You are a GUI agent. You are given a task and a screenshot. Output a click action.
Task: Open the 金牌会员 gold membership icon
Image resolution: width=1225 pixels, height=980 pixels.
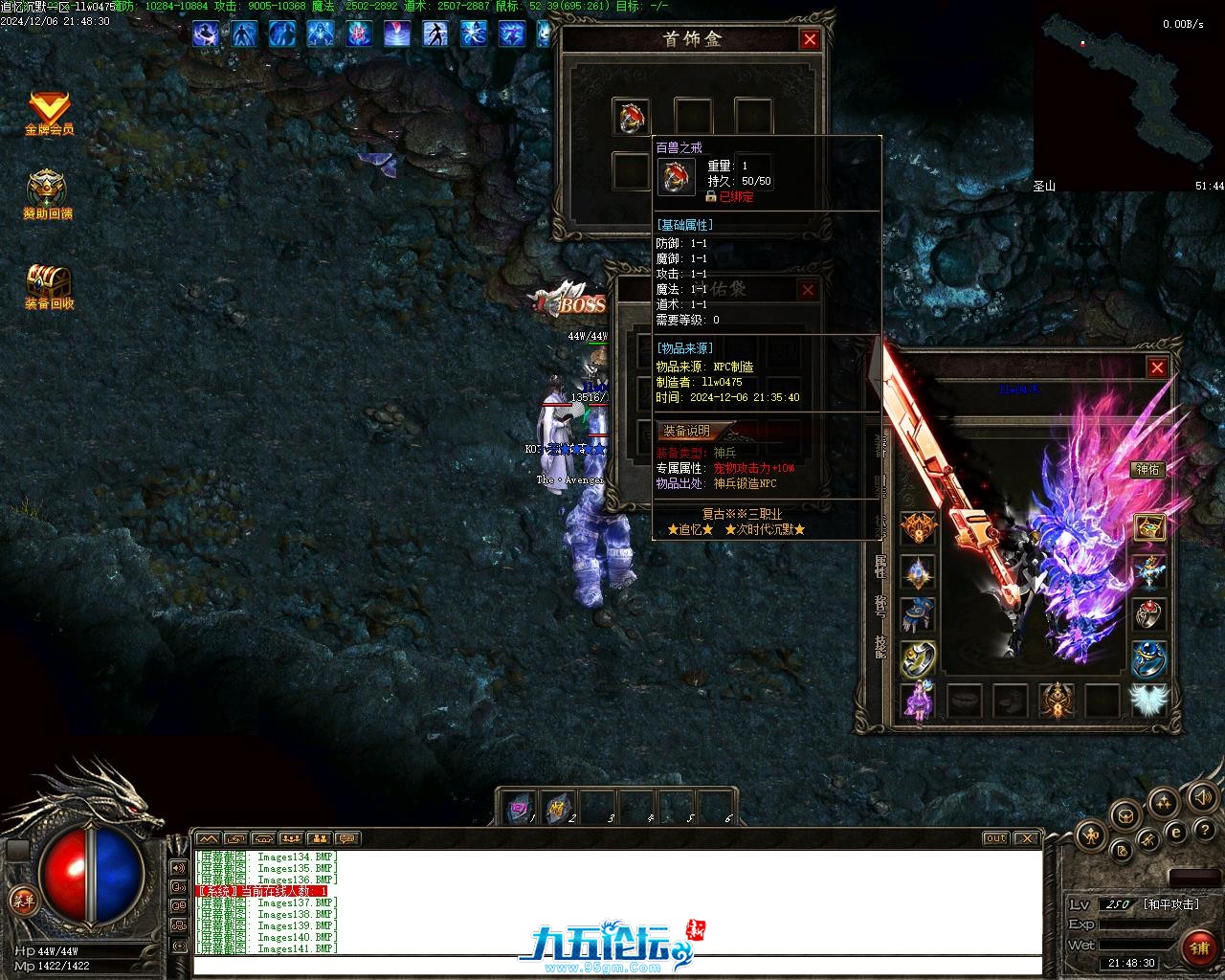[x=49, y=113]
